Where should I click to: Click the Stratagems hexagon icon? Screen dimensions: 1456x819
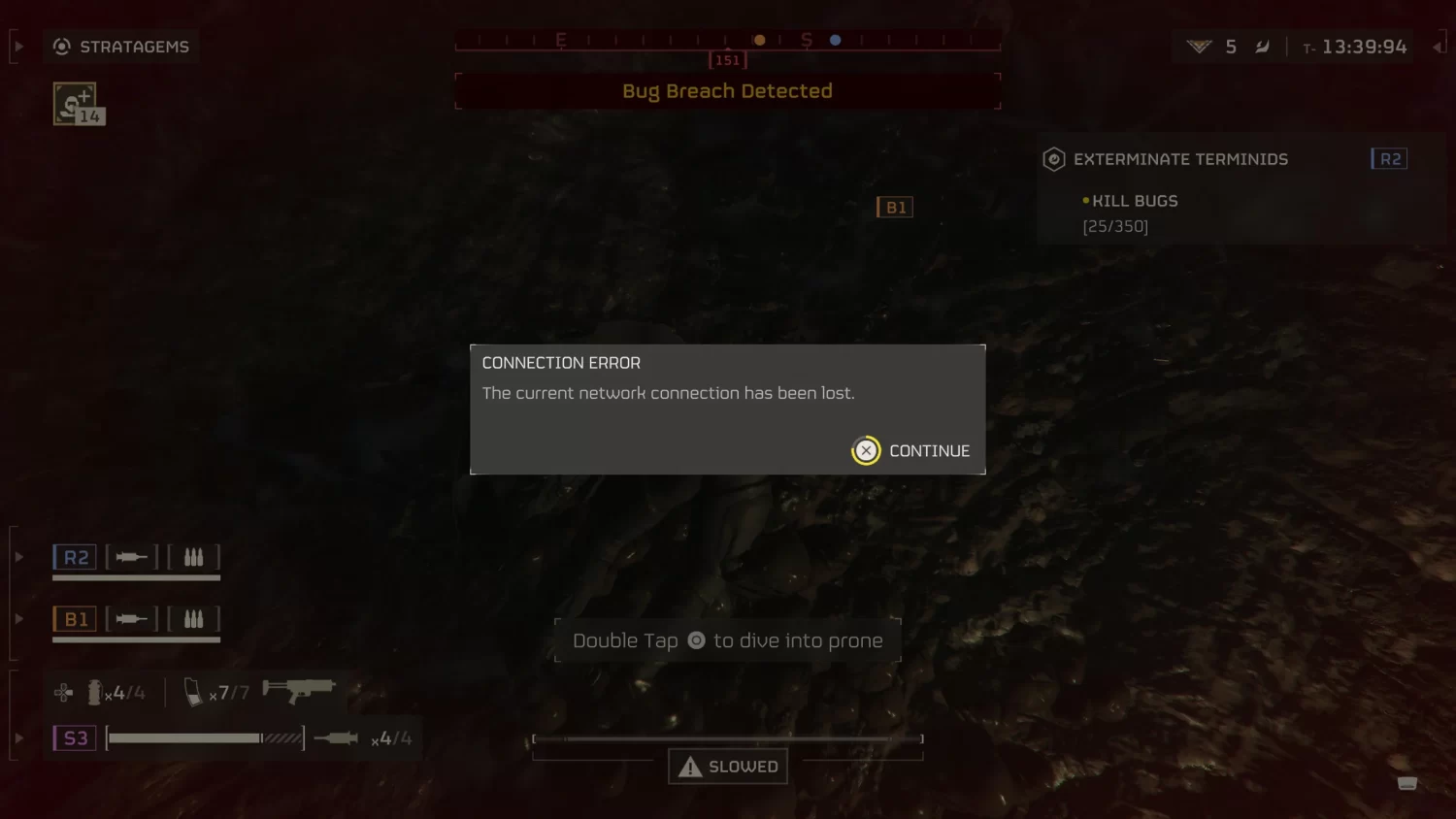click(63, 46)
